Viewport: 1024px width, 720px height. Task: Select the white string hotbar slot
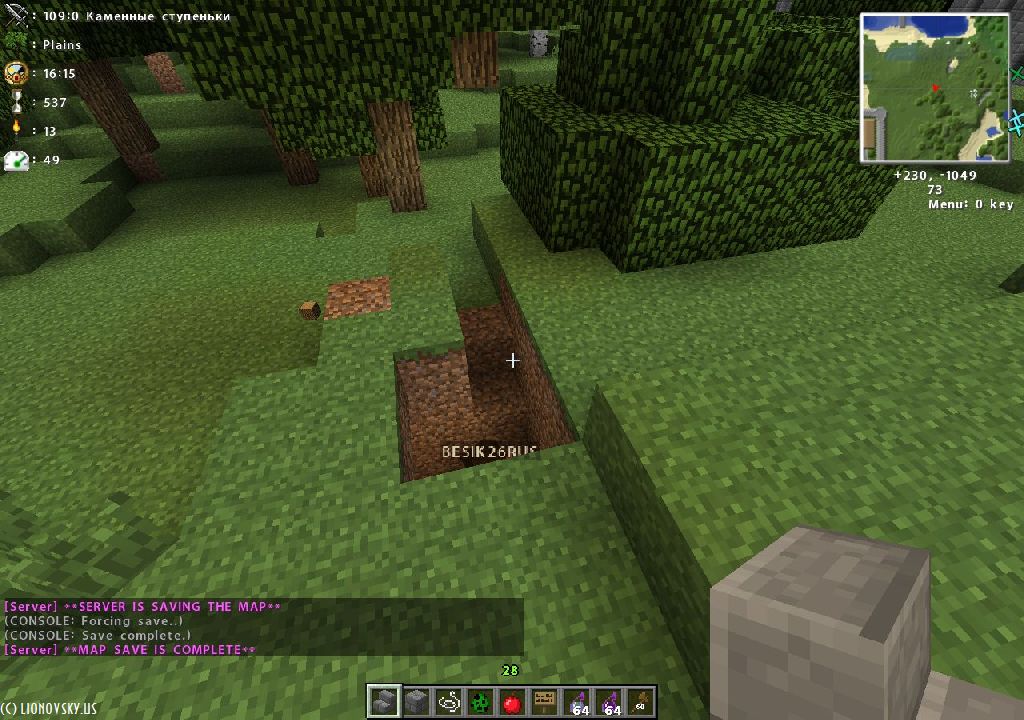coord(448,702)
